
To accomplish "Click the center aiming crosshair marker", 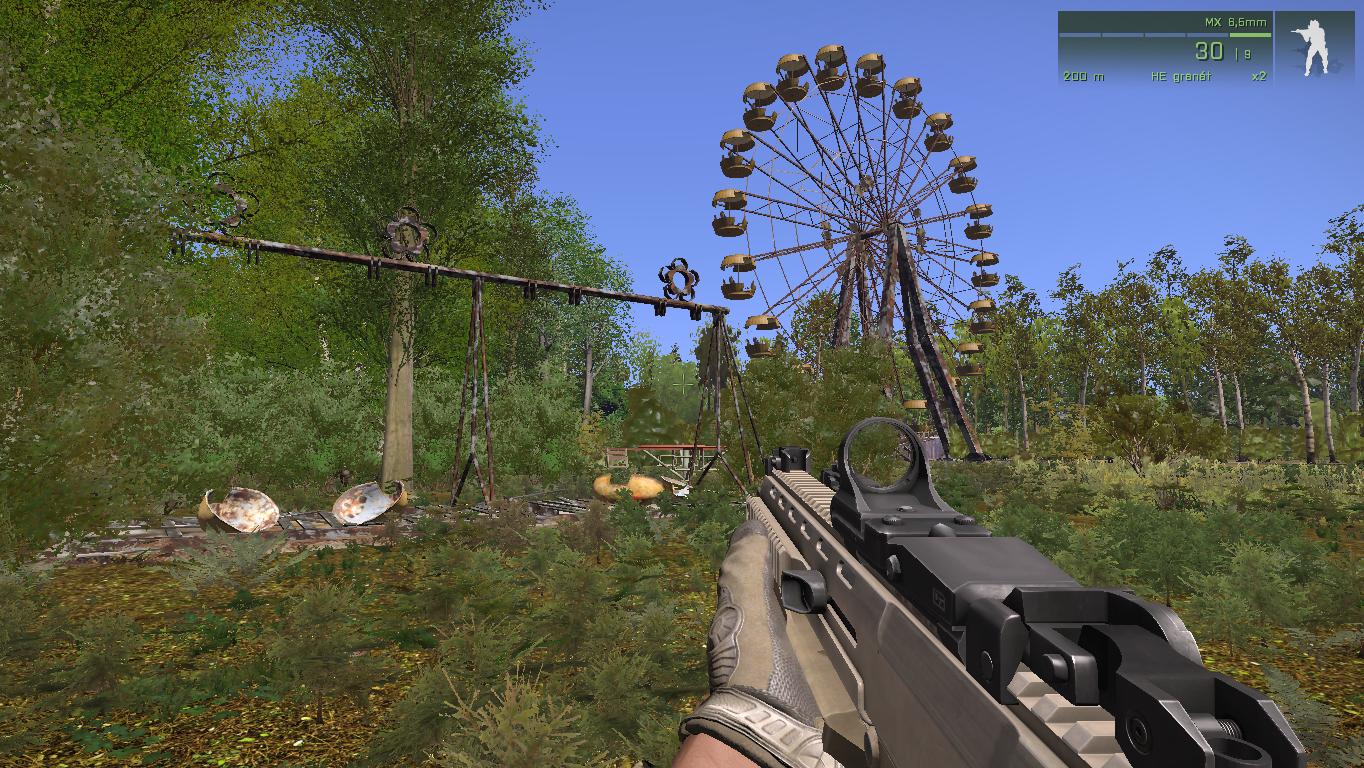I will tap(682, 384).
